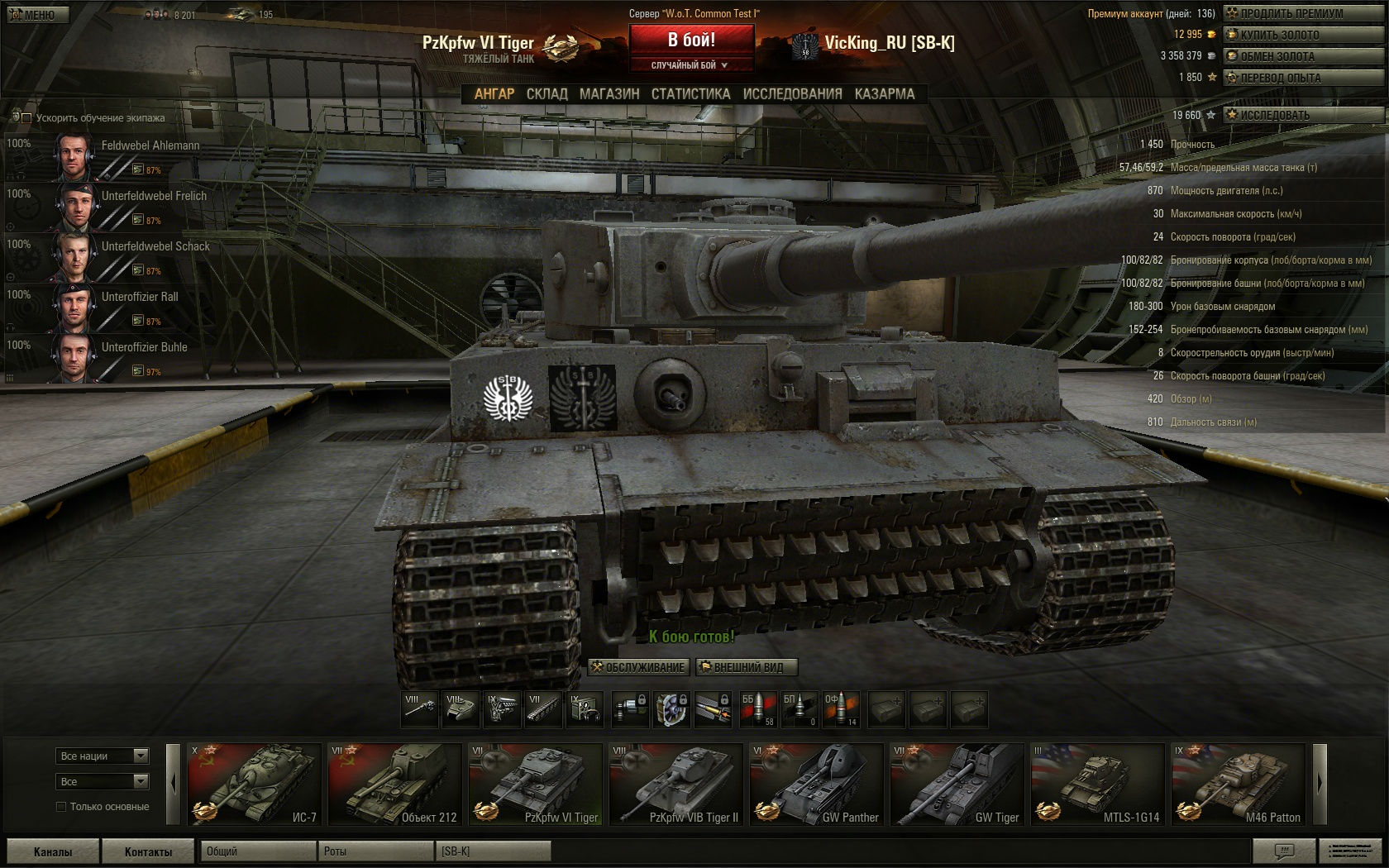Open the "КАЗАРМА" barracks tab

click(885, 94)
